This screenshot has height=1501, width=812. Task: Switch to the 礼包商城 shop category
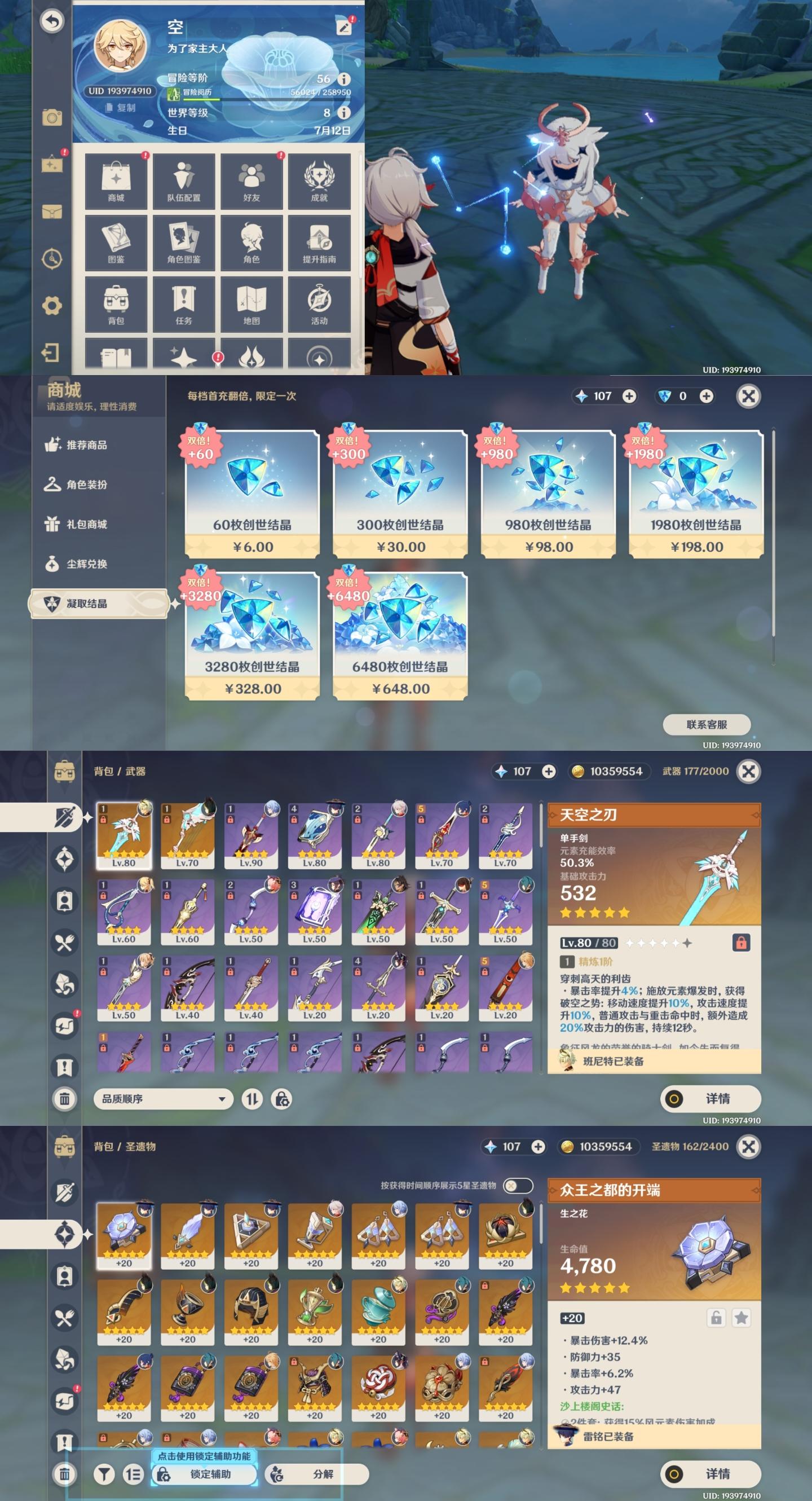tap(86, 524)
